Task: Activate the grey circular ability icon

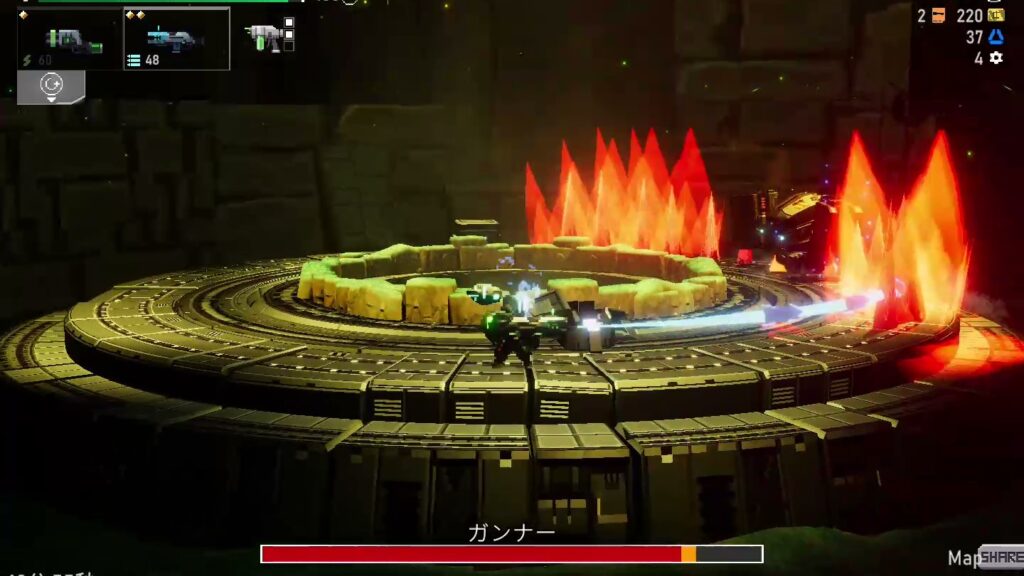Action: pyautogui.click(x=51, y=87)
